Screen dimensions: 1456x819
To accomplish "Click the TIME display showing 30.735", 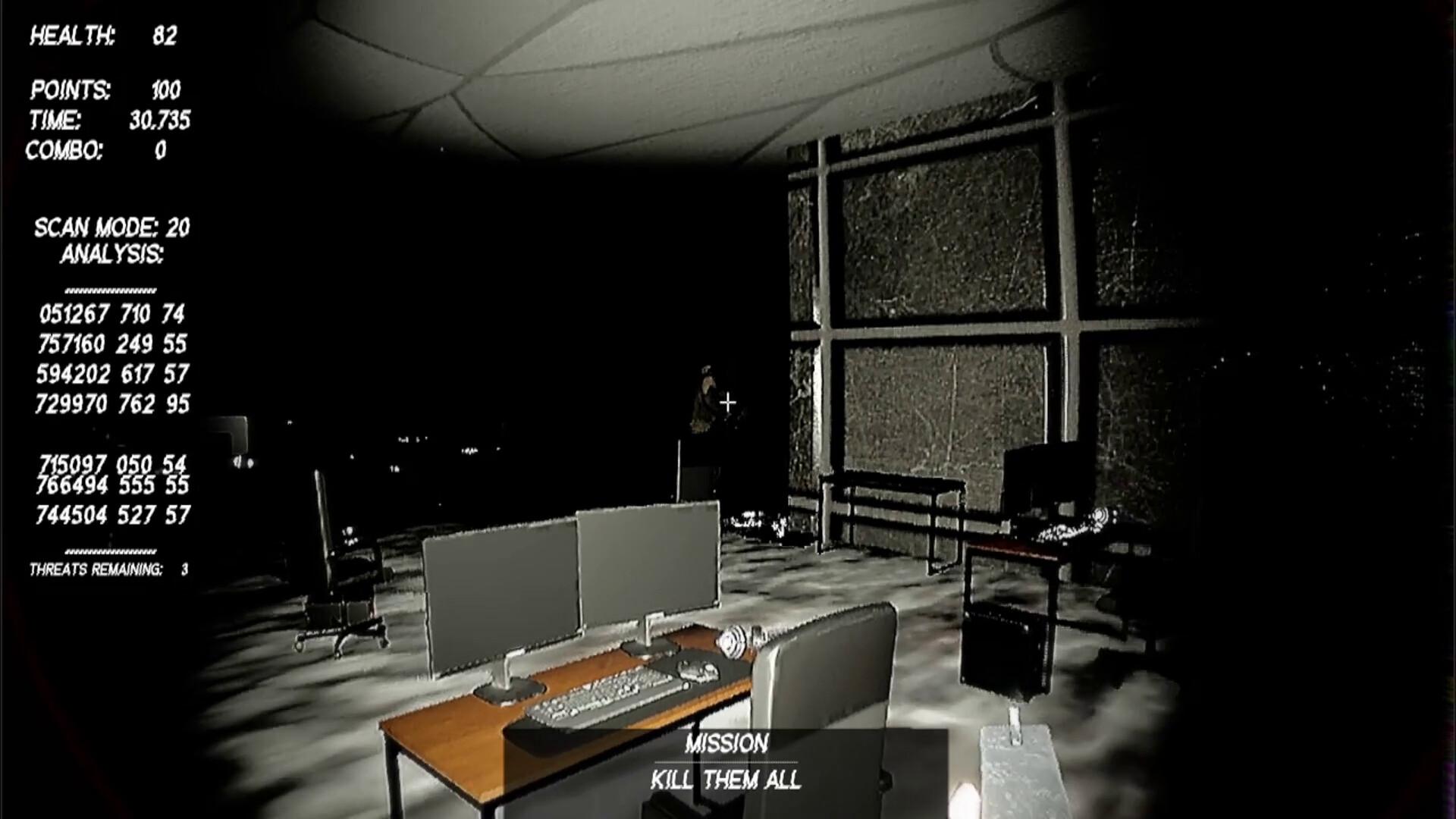I will [110, 119].
